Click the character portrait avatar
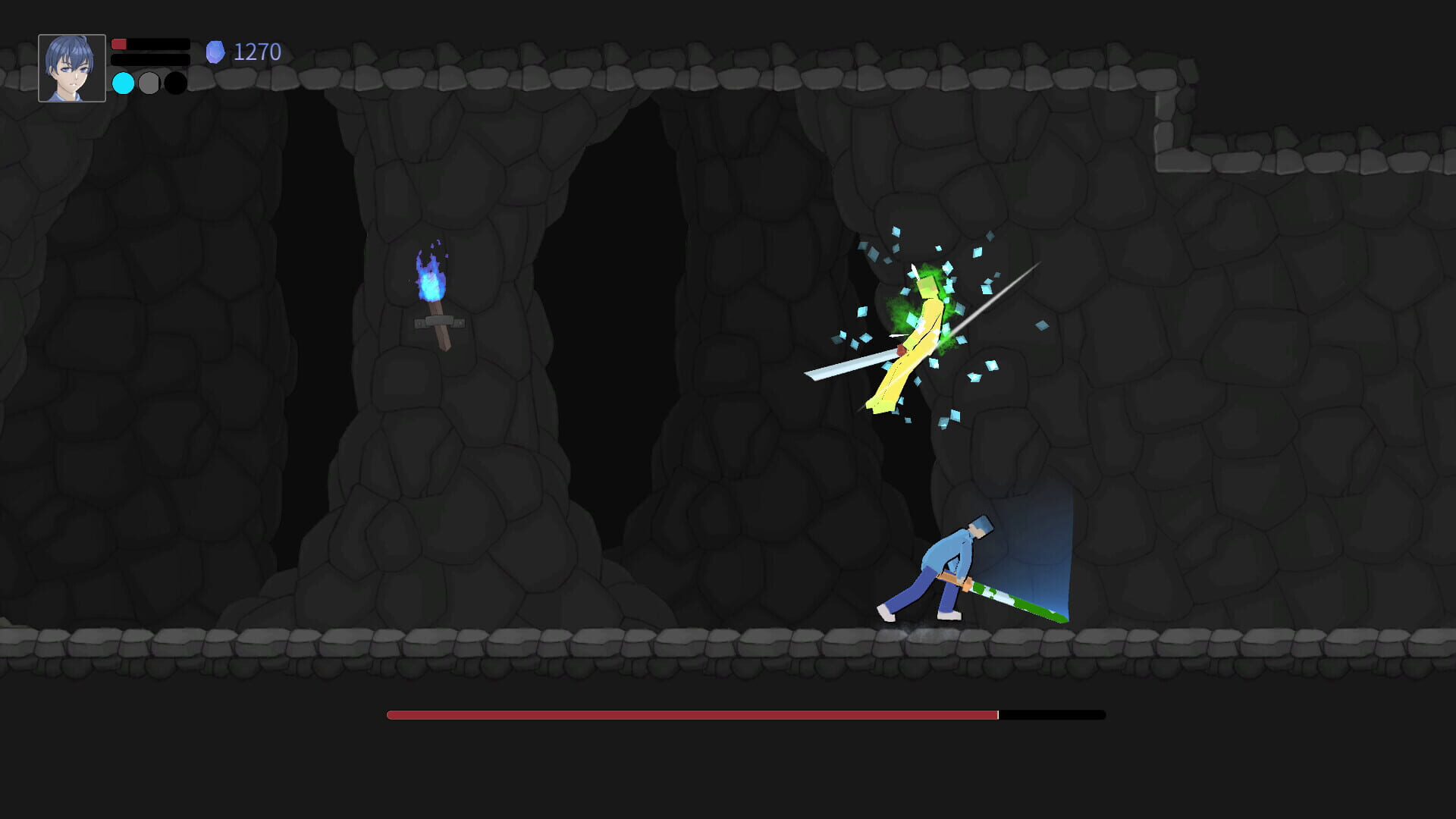Screen dimensions: 1456x819 click(x=72, y=67)
